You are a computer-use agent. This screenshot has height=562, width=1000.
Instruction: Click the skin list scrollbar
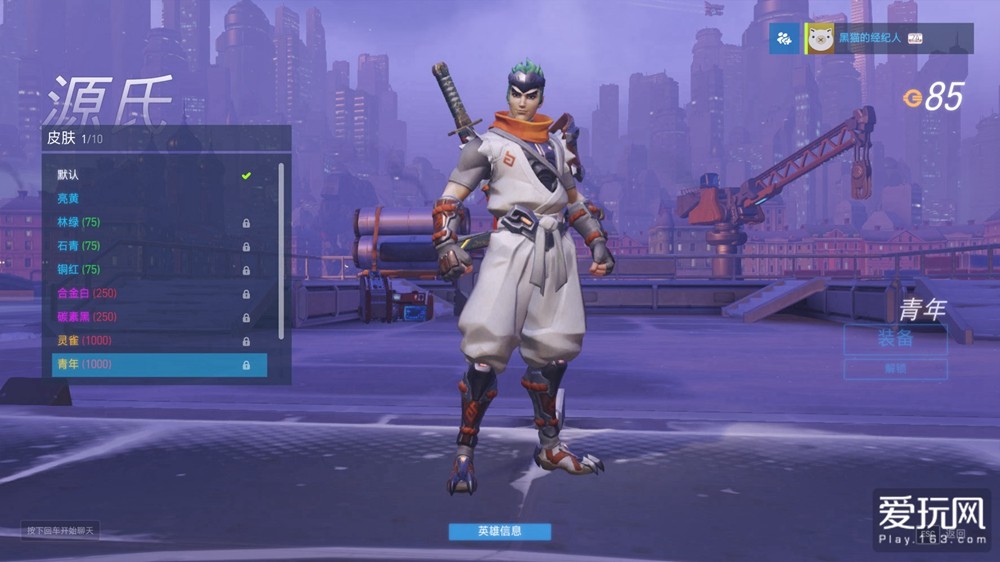pos(281,250)
